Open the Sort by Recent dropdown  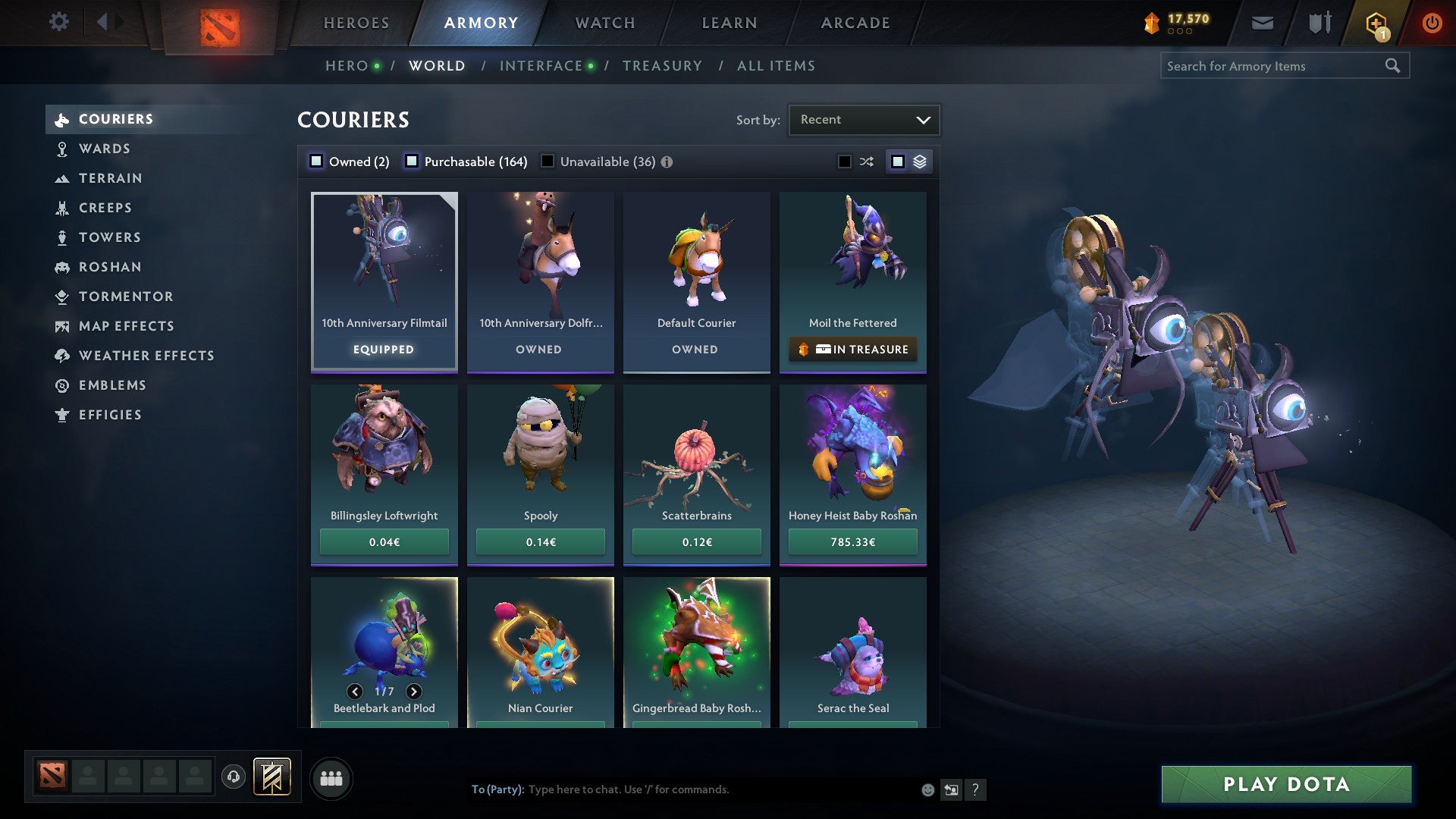point(864,119)
